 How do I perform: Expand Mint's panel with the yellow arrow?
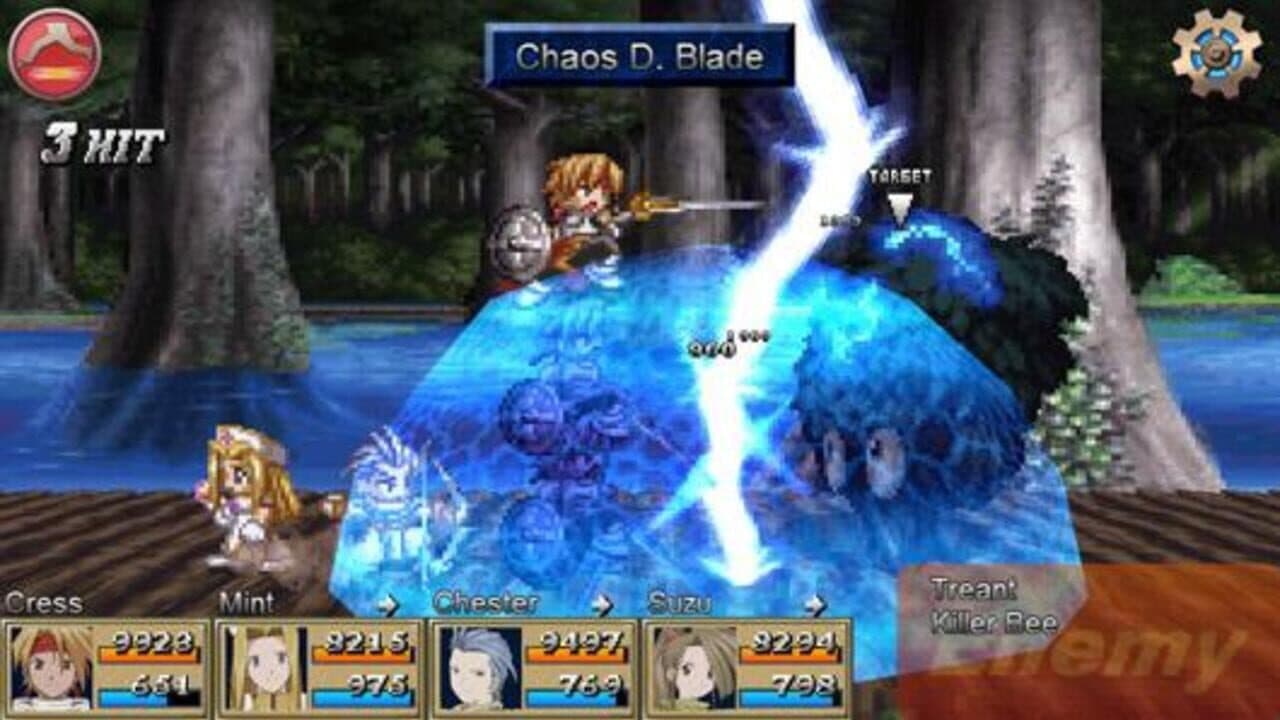[x=388, y=604]
